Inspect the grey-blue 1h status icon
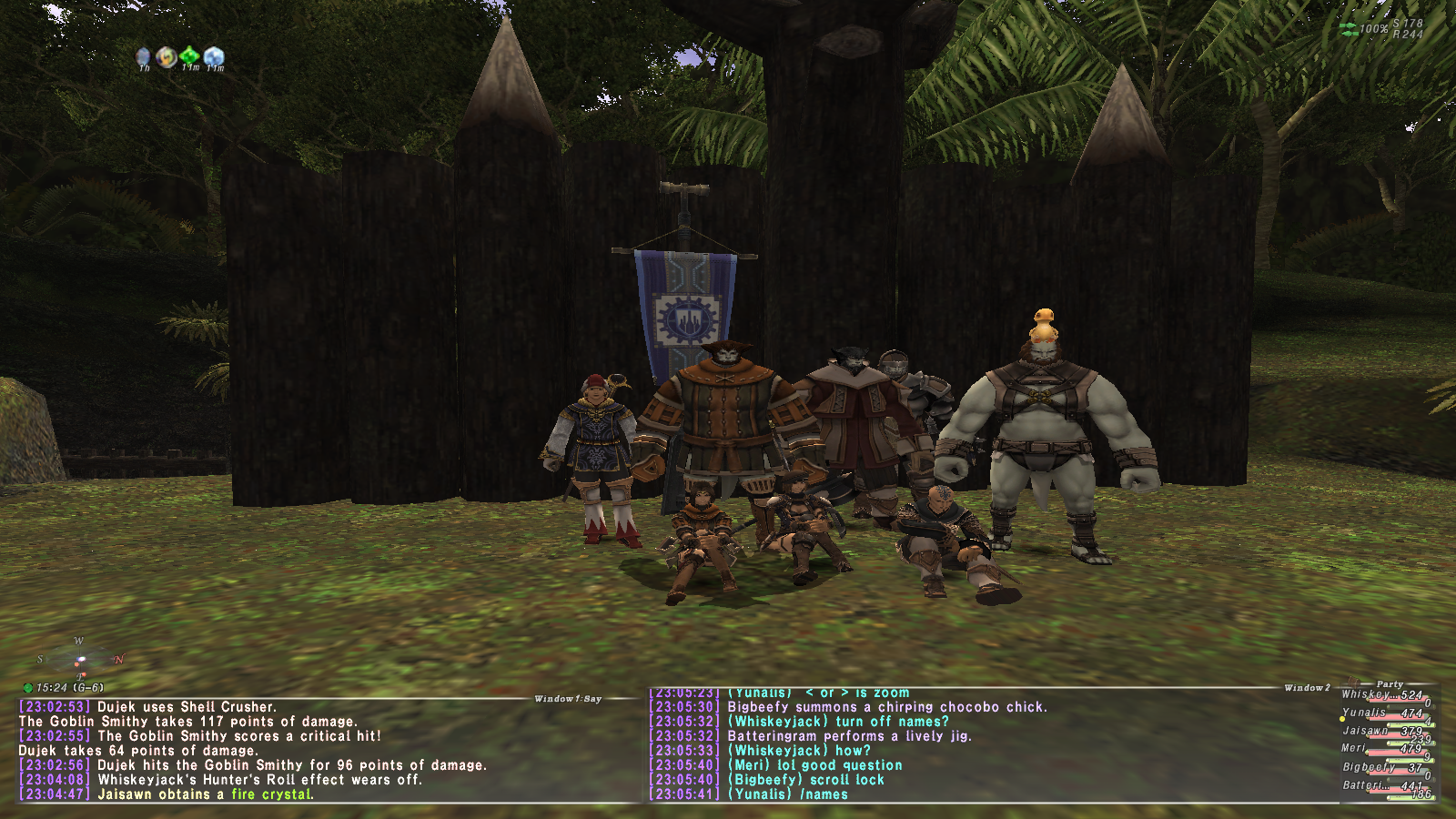 (143, 57)
